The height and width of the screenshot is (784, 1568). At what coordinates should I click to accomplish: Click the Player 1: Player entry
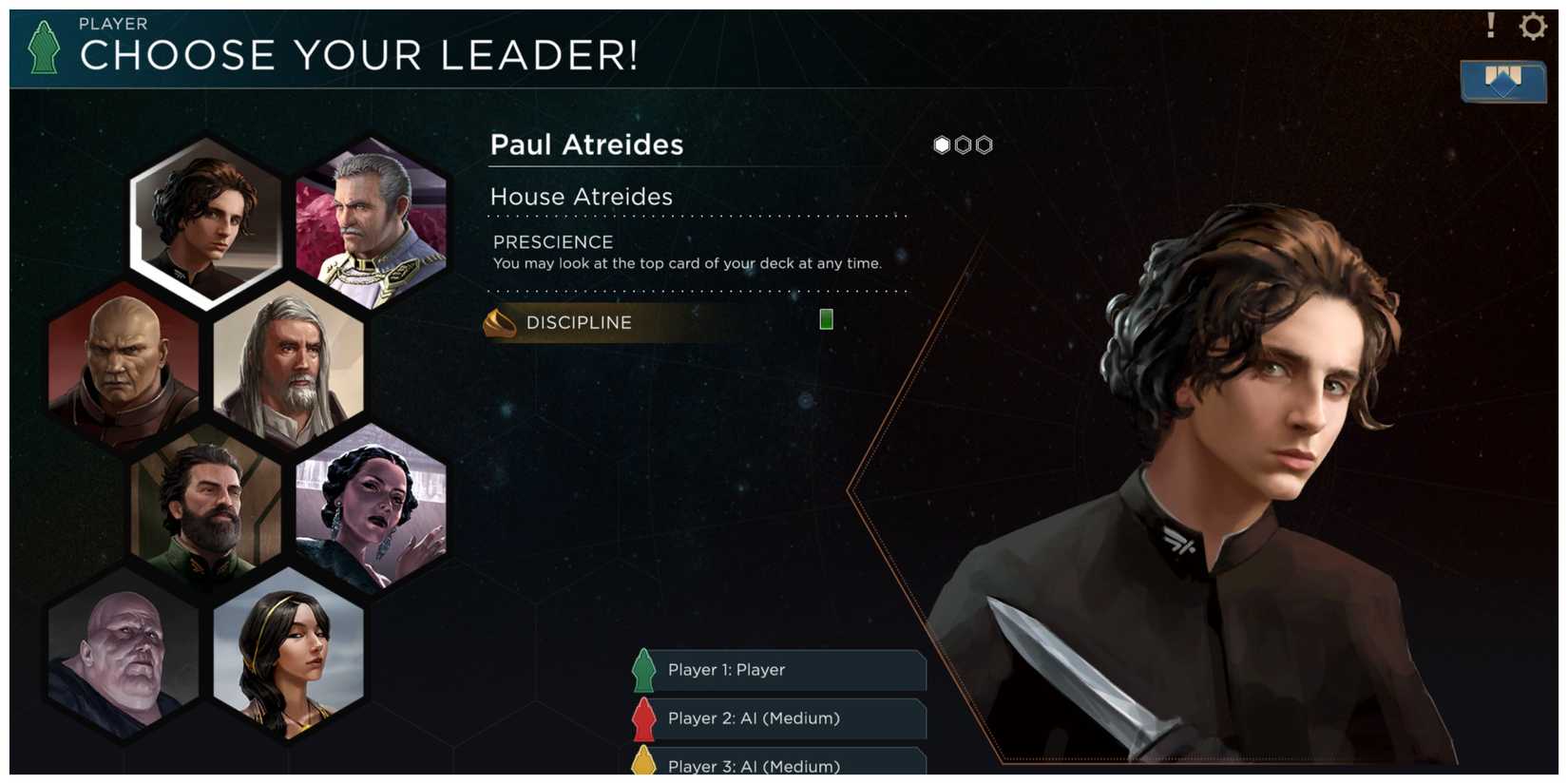pyautogui.click(x=777, y=670)
